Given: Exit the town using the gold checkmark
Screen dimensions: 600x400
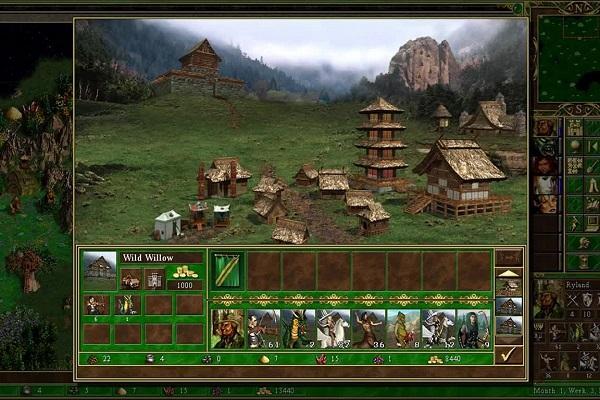Looking at the screenshot, I should (509, 353).
